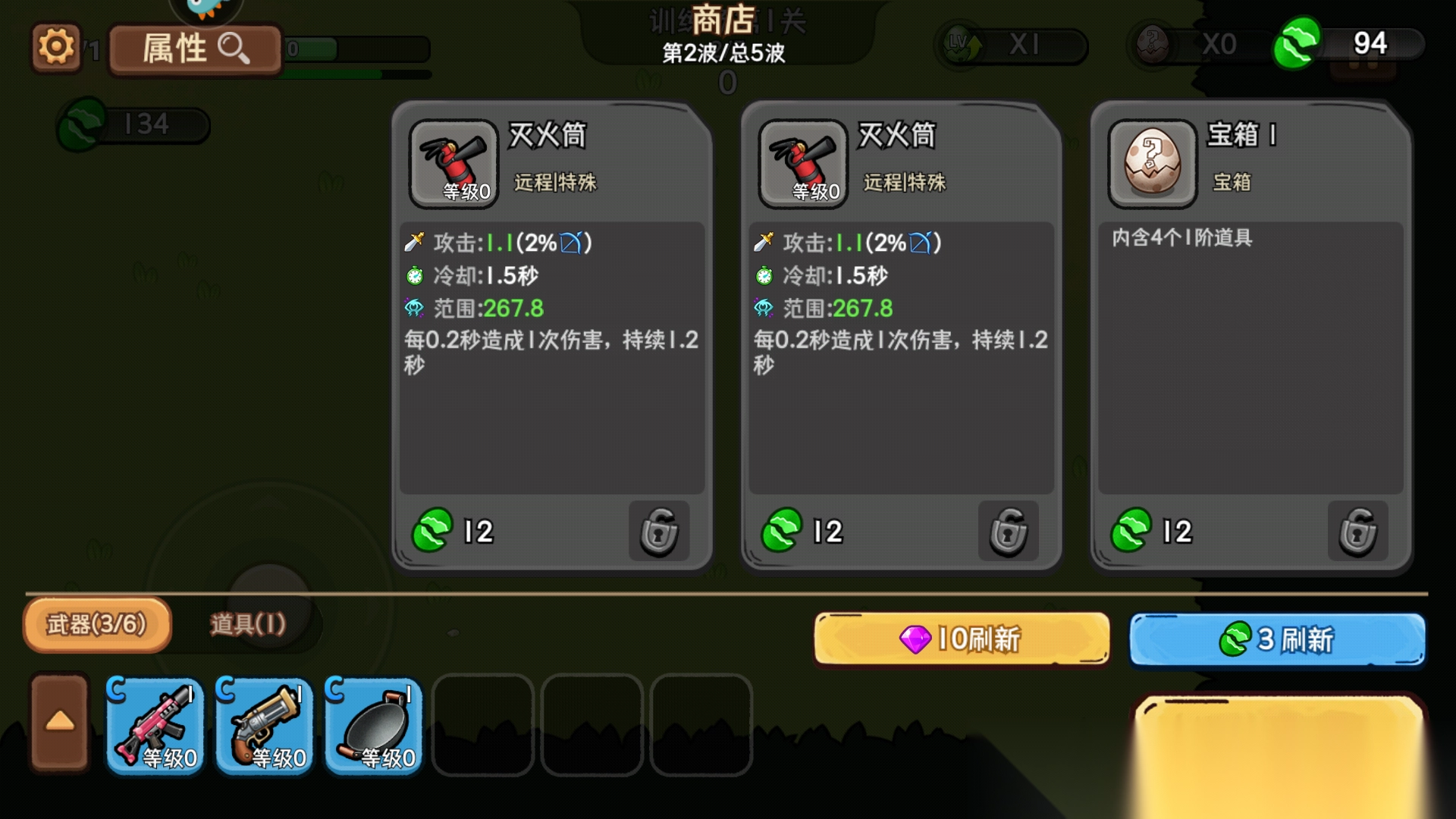This screenshot has width=1456, height=819.
Task: Open the gear settings menu
Action: [55, 48]
